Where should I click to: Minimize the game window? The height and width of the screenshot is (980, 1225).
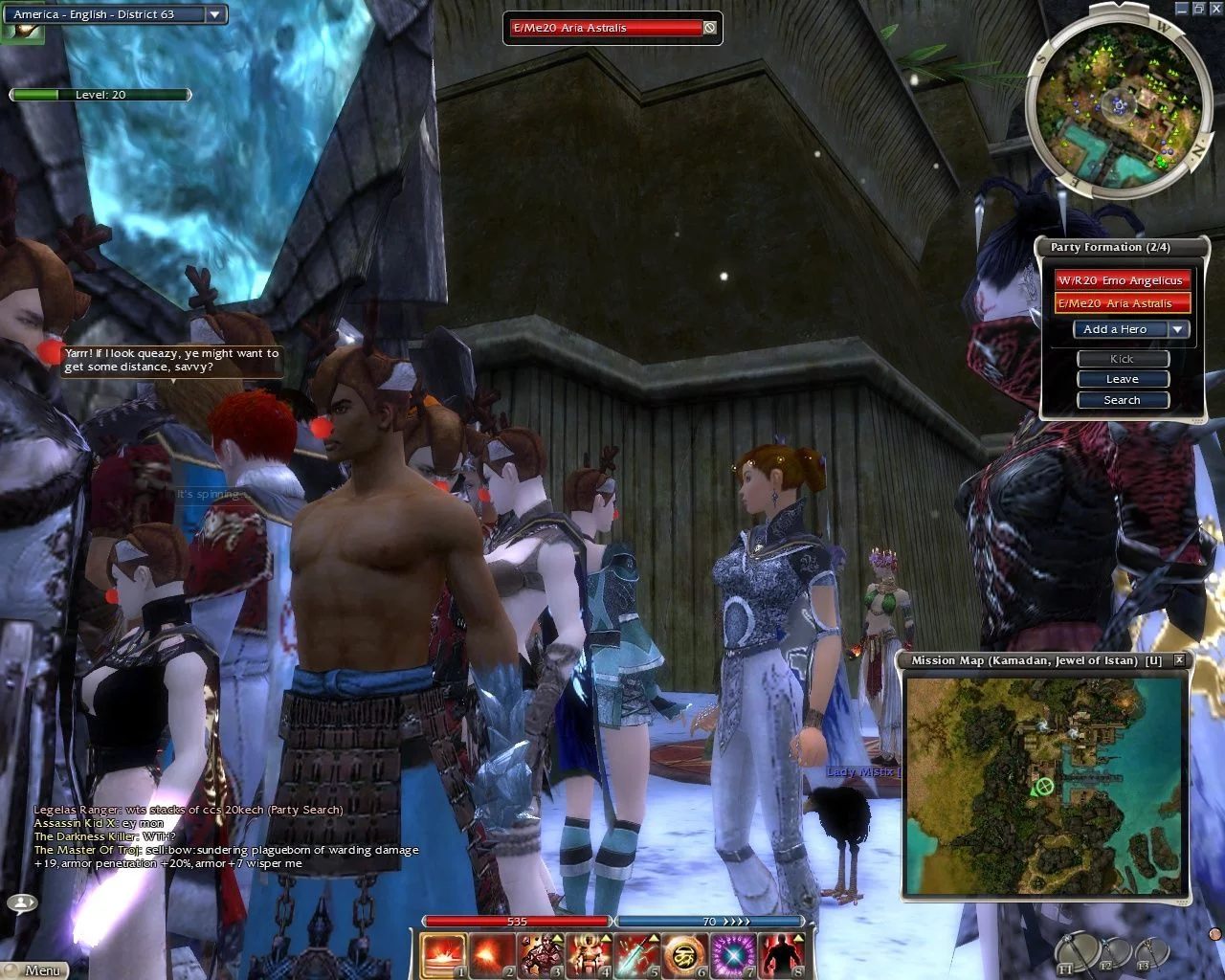[x=1184, y=8]
